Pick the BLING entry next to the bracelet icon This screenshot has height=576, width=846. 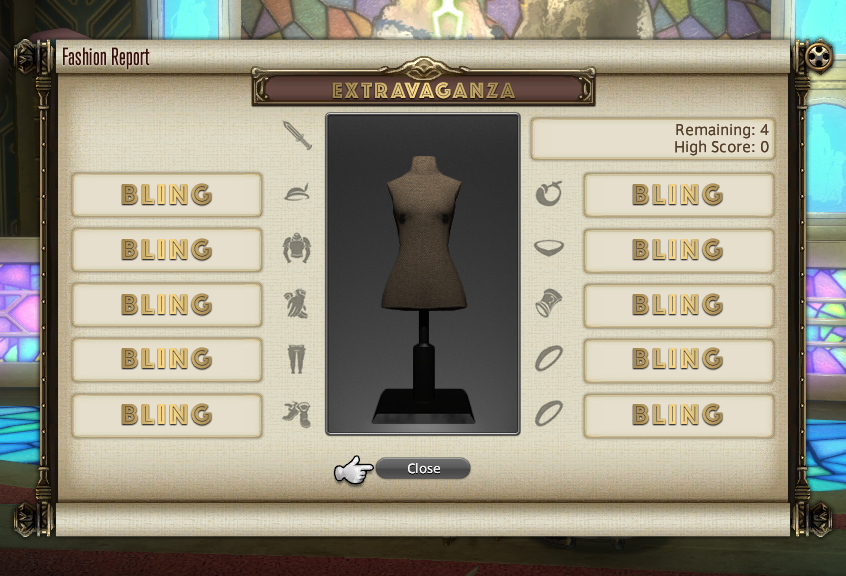click(678, 304)
